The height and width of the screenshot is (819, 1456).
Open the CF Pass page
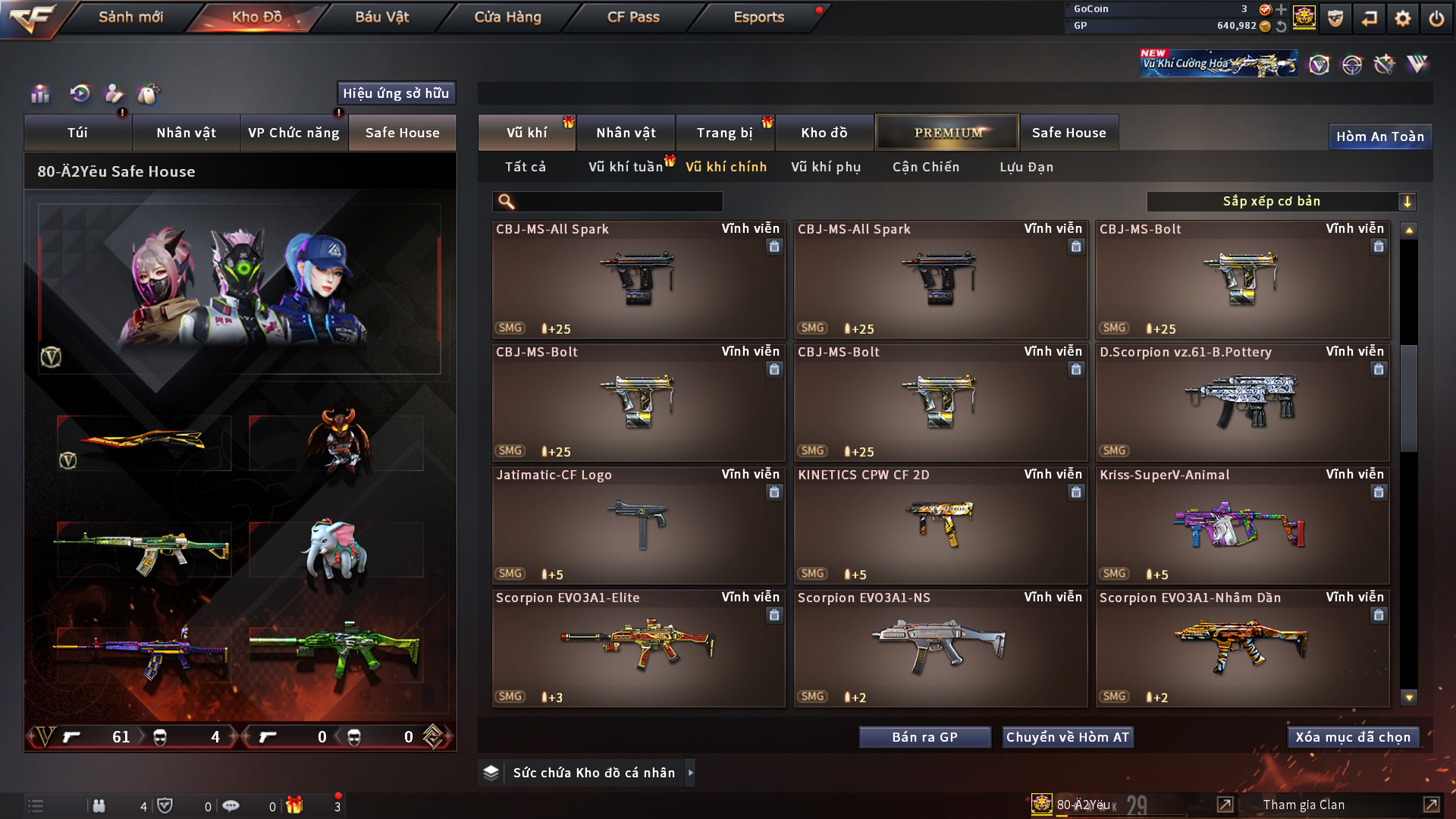pos(633,17)
